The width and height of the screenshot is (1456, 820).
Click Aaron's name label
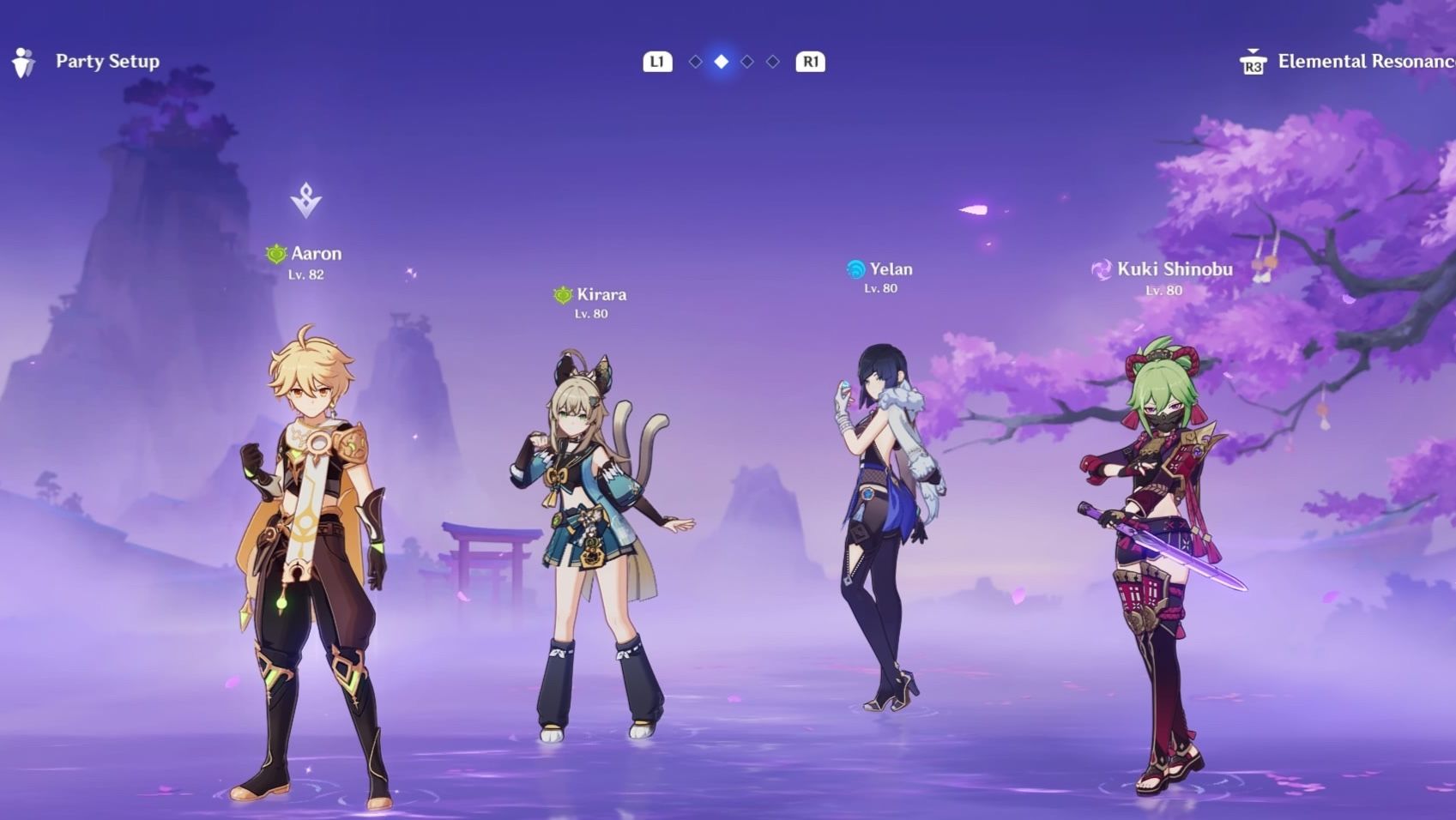[x=317, y=253]
